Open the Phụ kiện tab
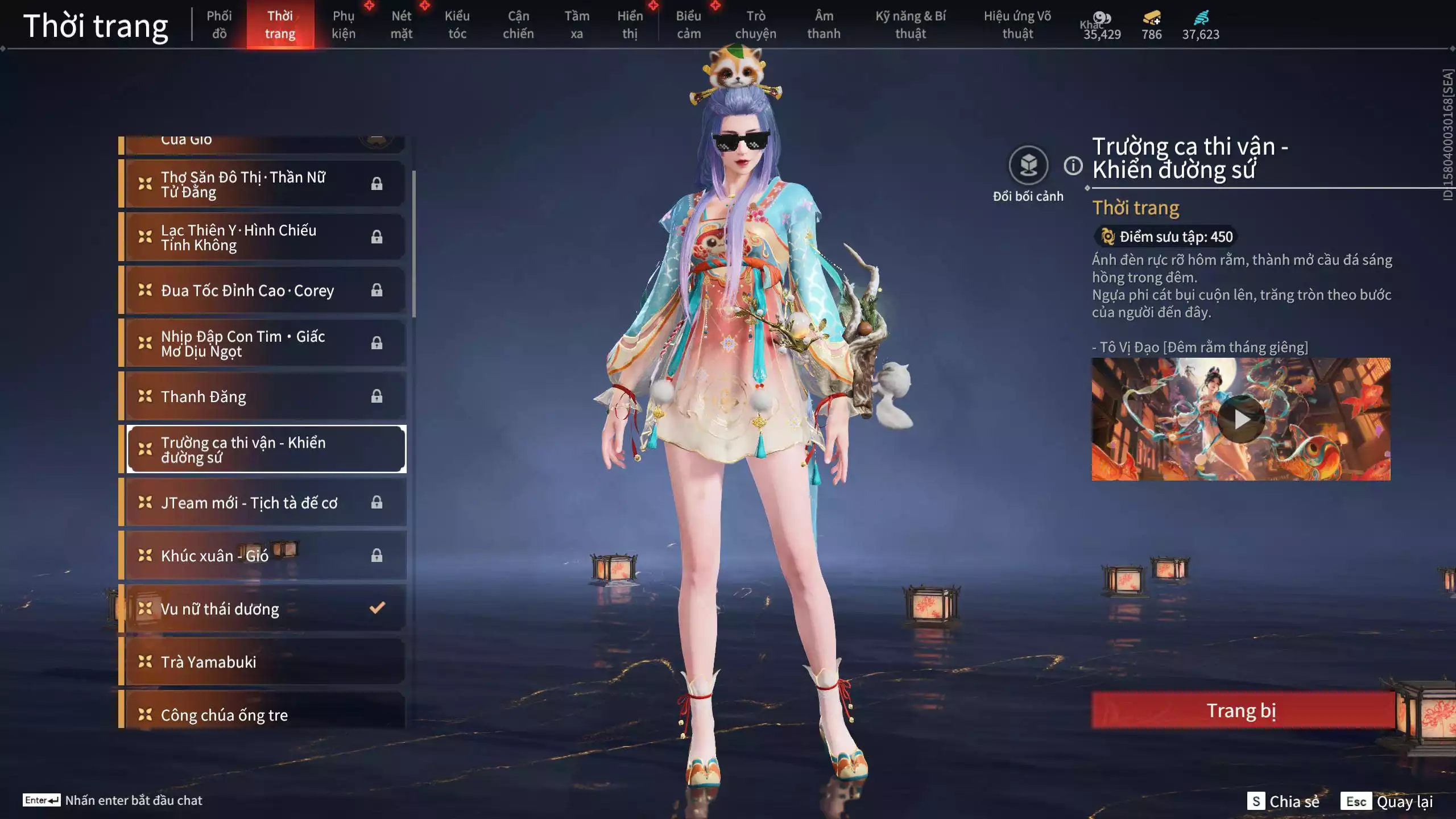The image size is (1456, 819). point(344,25)
